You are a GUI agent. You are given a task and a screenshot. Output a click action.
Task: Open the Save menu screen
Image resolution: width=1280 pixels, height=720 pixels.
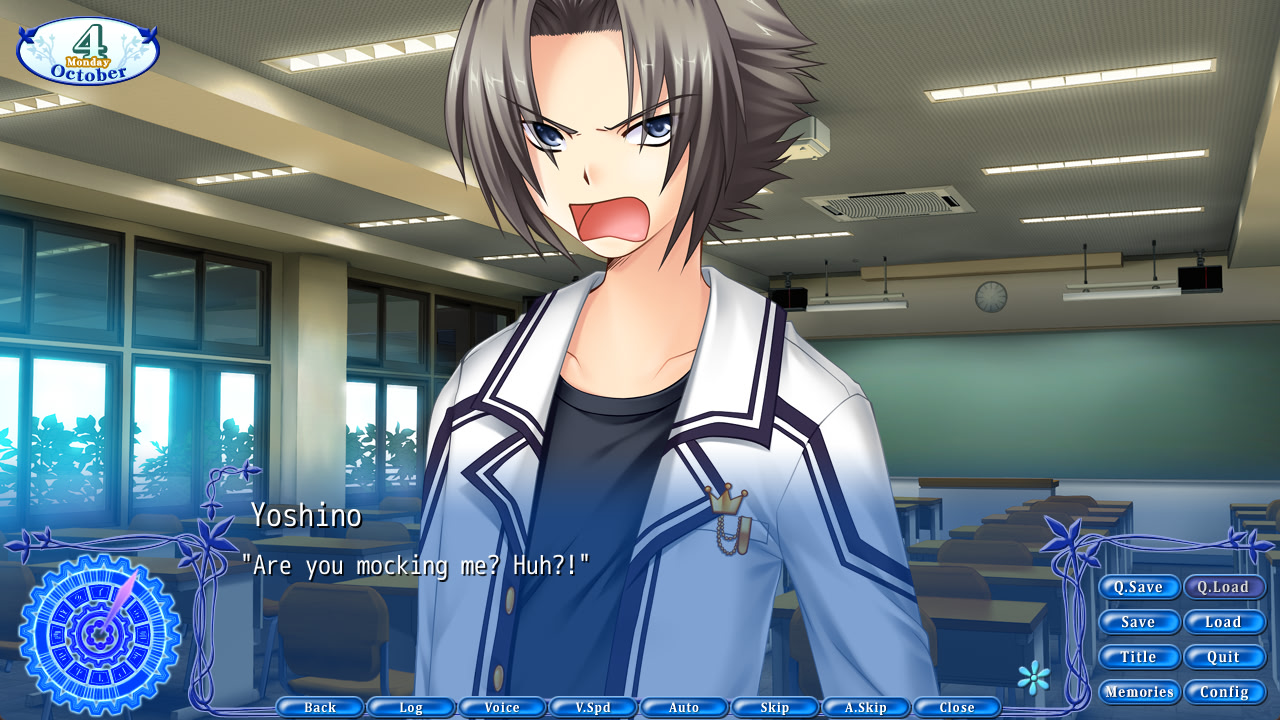(x=1139, y=622)
